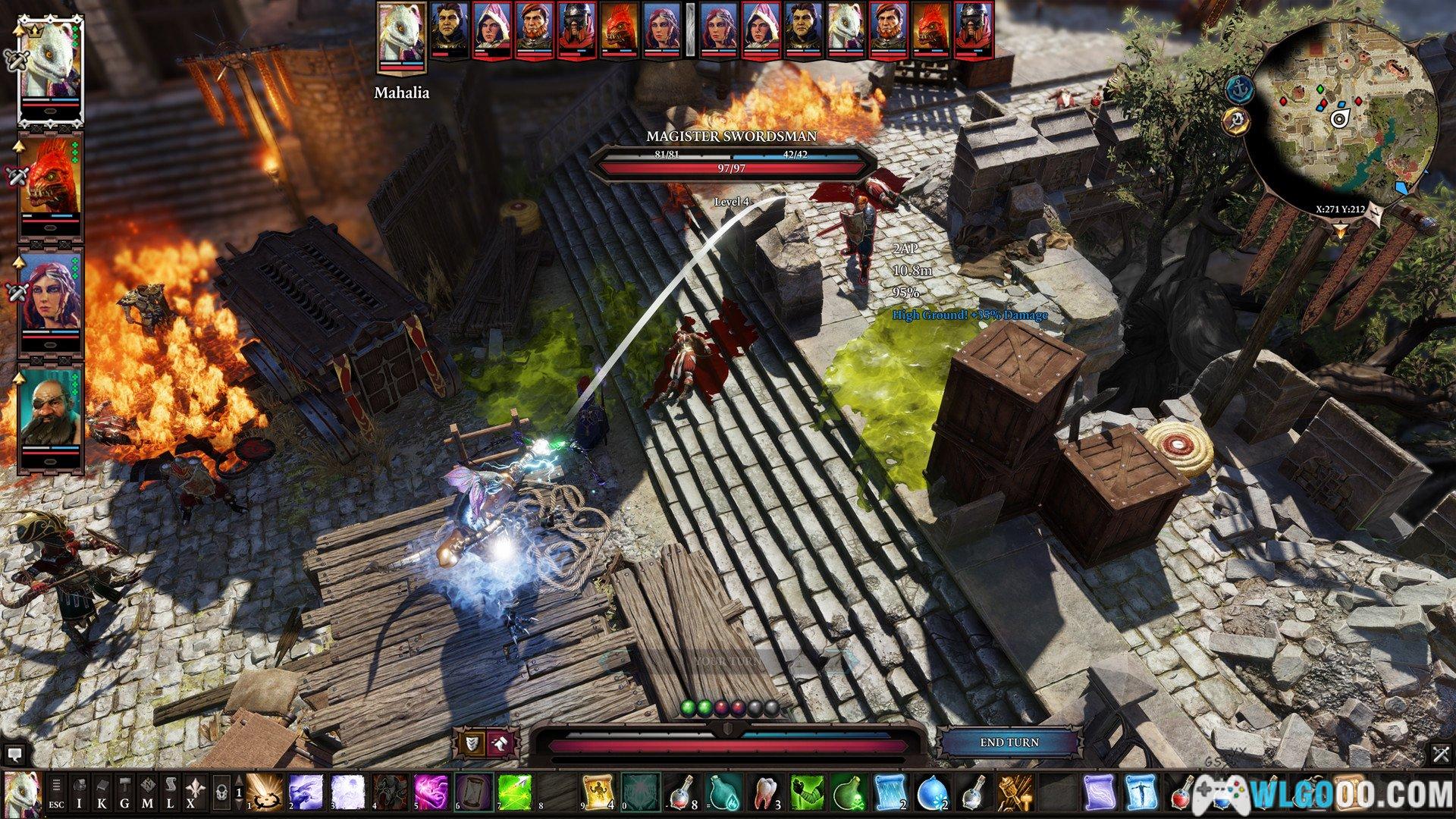Screen dimensions: 1456x819
Task: Use the hourglass skill in slot 6
Action: tap(474, 792)
